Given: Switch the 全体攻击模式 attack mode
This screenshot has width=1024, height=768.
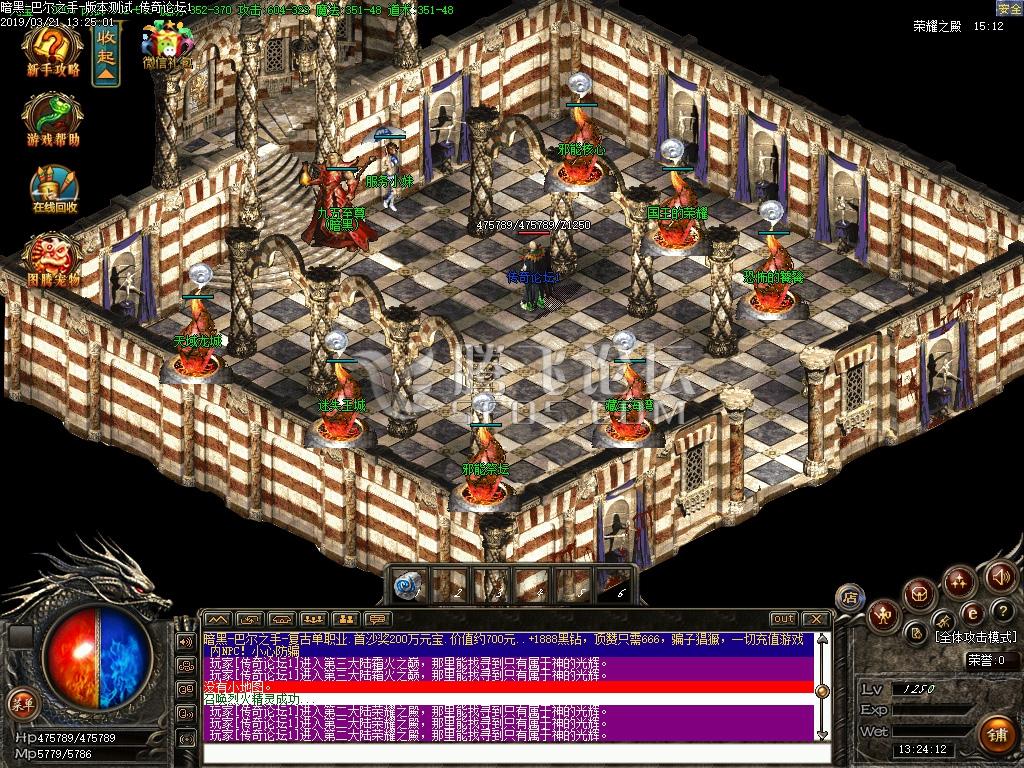Looking at the screenshot, I should pos(974,637).
